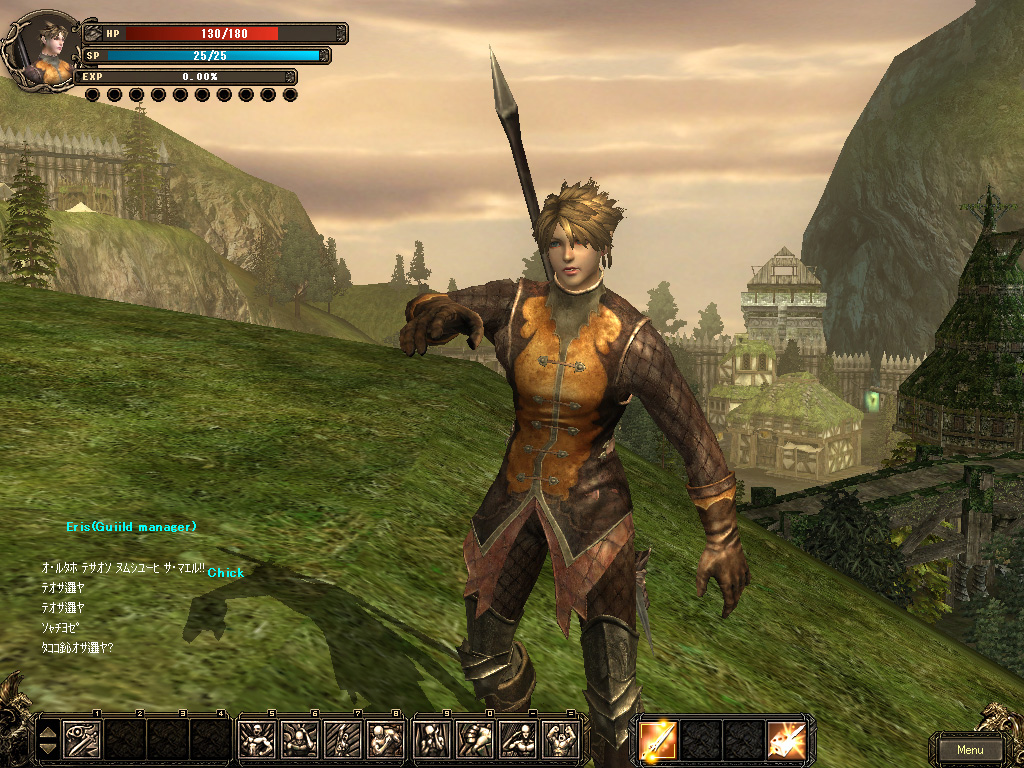The image size is (1024, 768).
Task: Activate the hotbar slot 7 action
Action: [x=342, y=740]
